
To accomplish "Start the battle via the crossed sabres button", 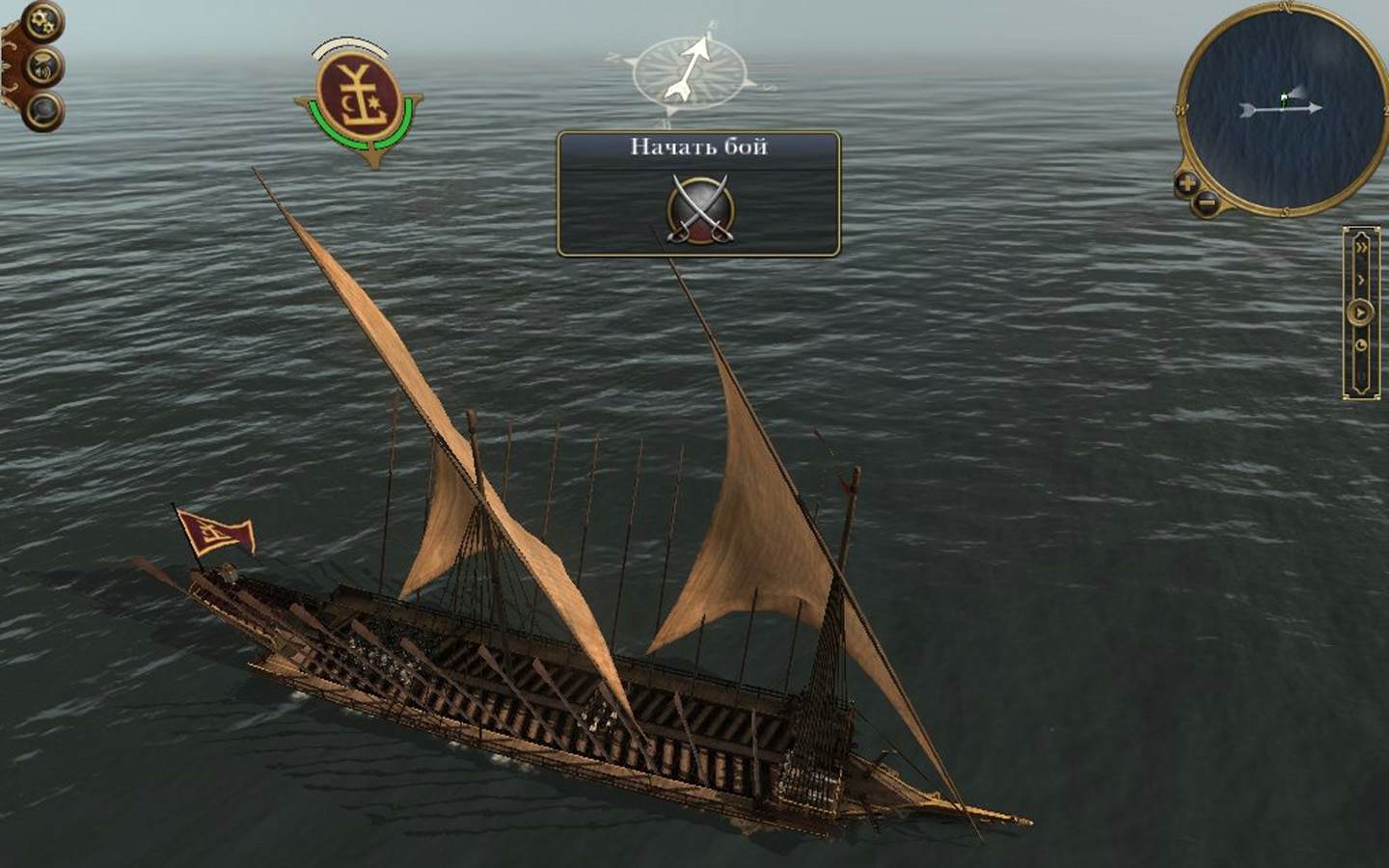I will point(699,208).
